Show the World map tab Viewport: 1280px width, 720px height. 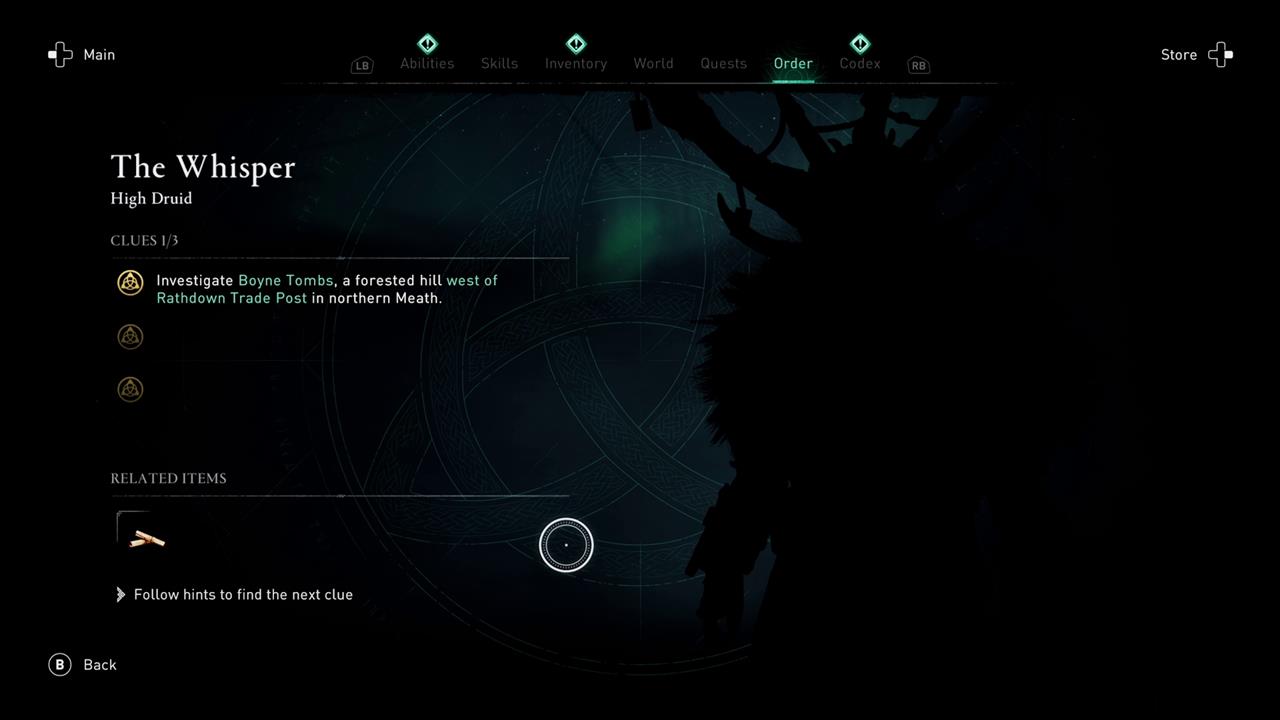(x=653, y=63)
